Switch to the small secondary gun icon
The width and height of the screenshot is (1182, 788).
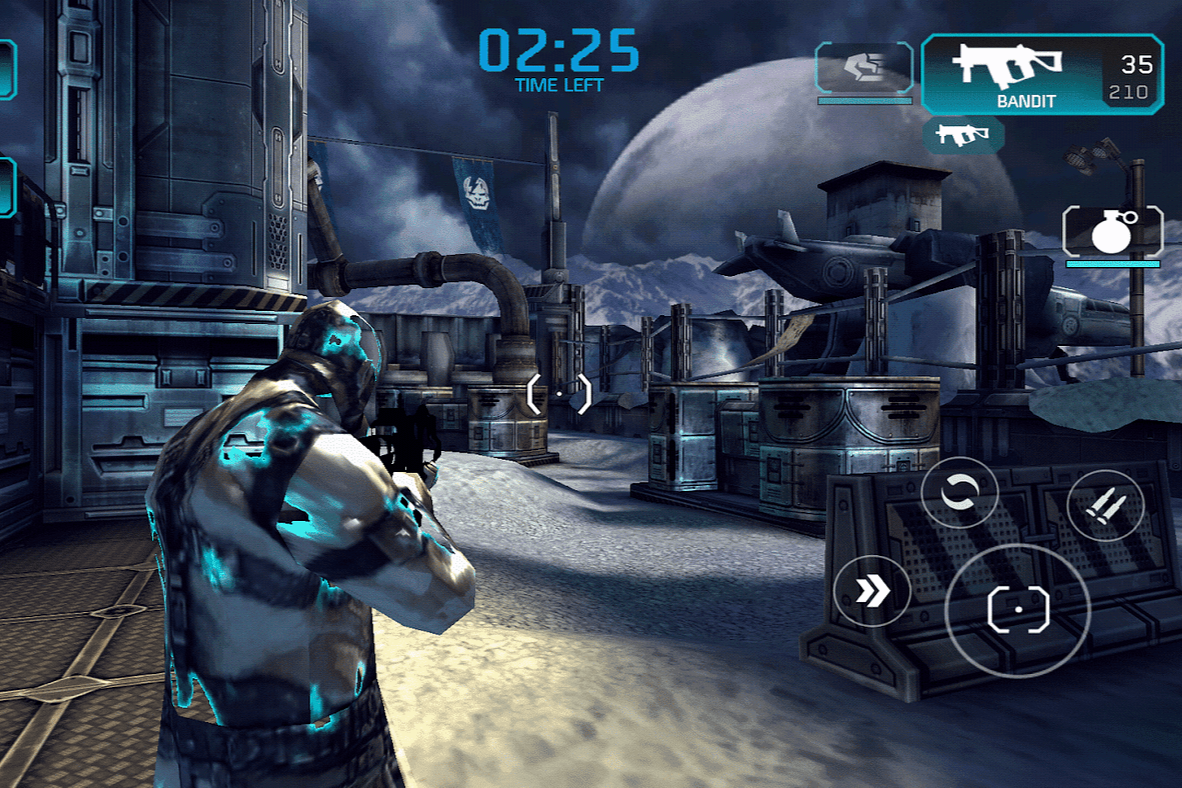(x=963, y=134)
